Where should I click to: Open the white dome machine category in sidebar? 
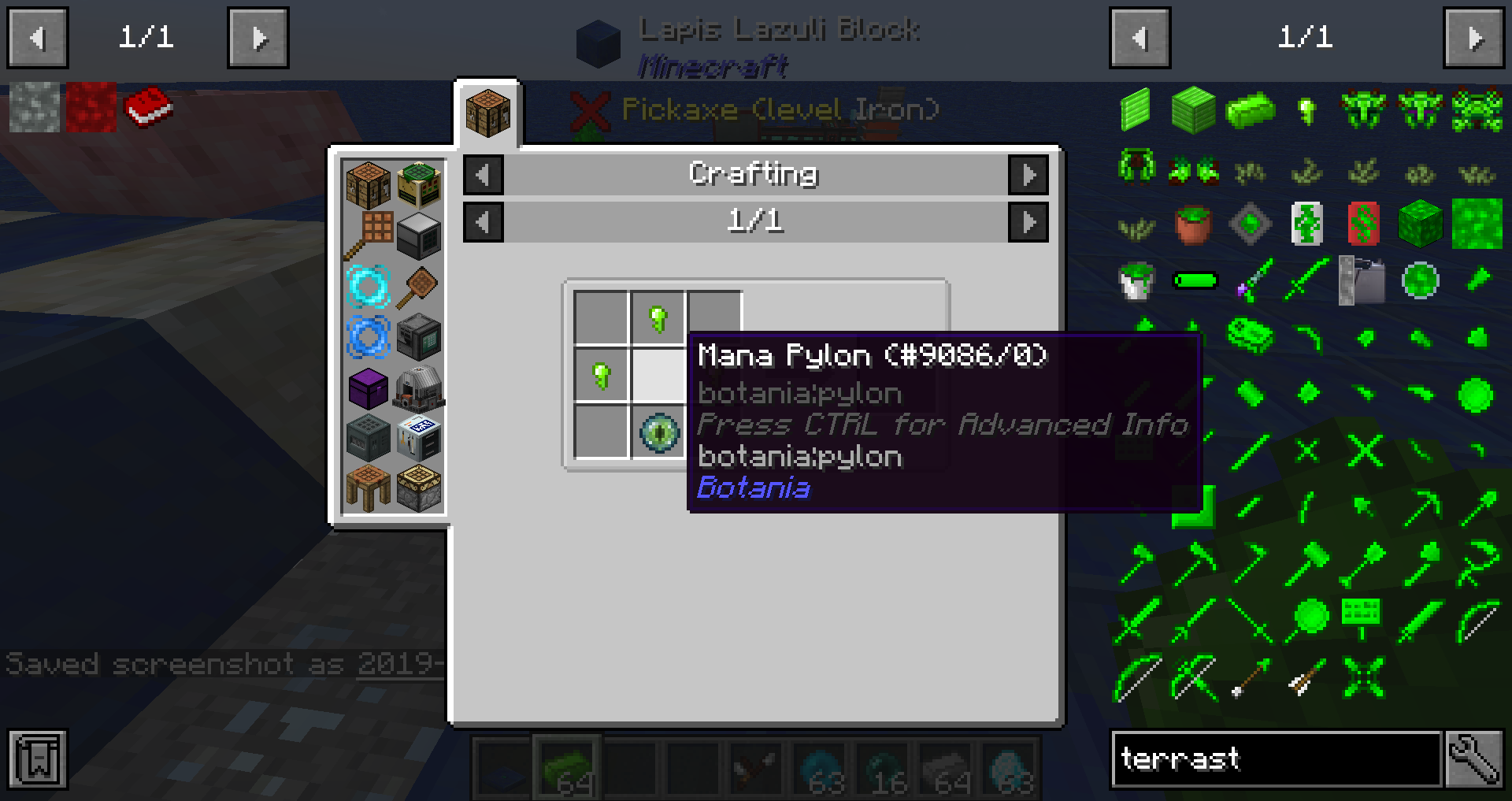pyautogui.click(x=417, y=387)
